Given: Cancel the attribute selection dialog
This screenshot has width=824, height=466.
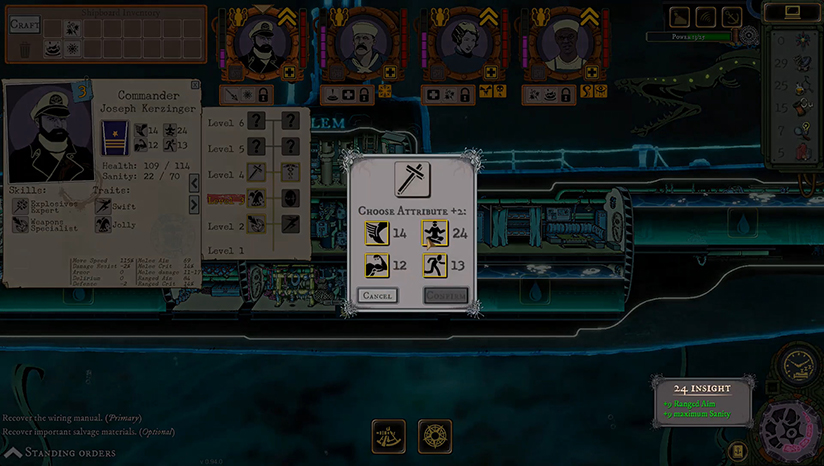Looking at the screenshot, I should pyautogui.click(x=377, y=296).
